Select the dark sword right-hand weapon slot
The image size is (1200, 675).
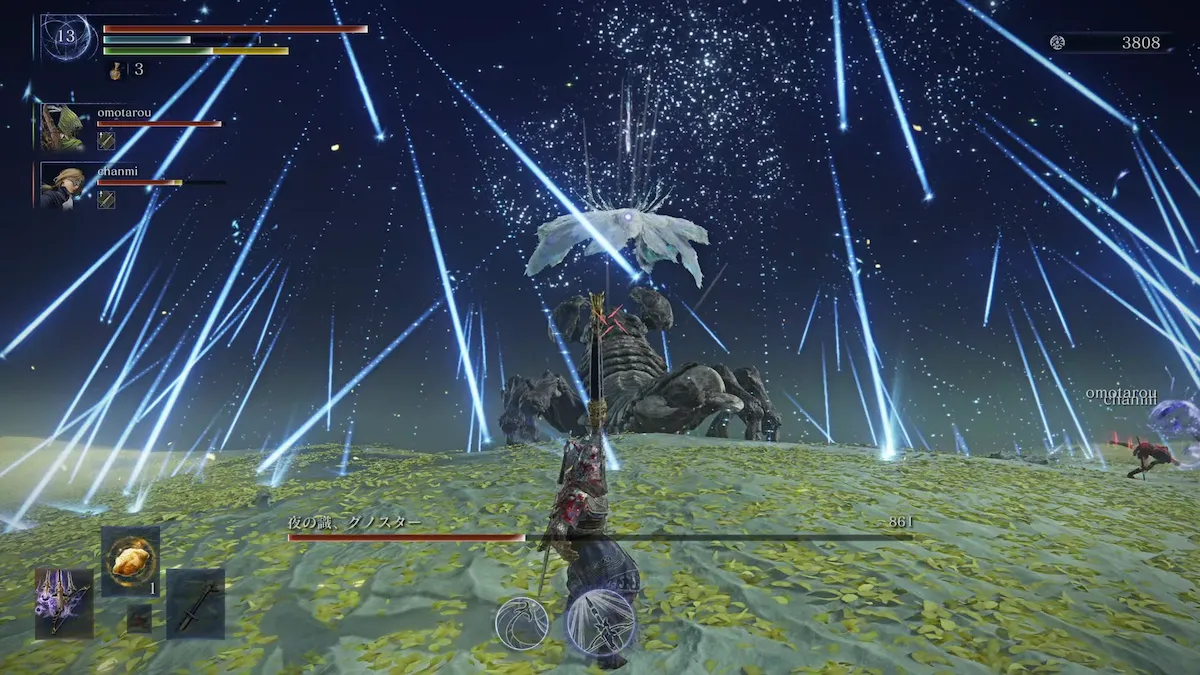pyautogui.click(x=195, y=603)
